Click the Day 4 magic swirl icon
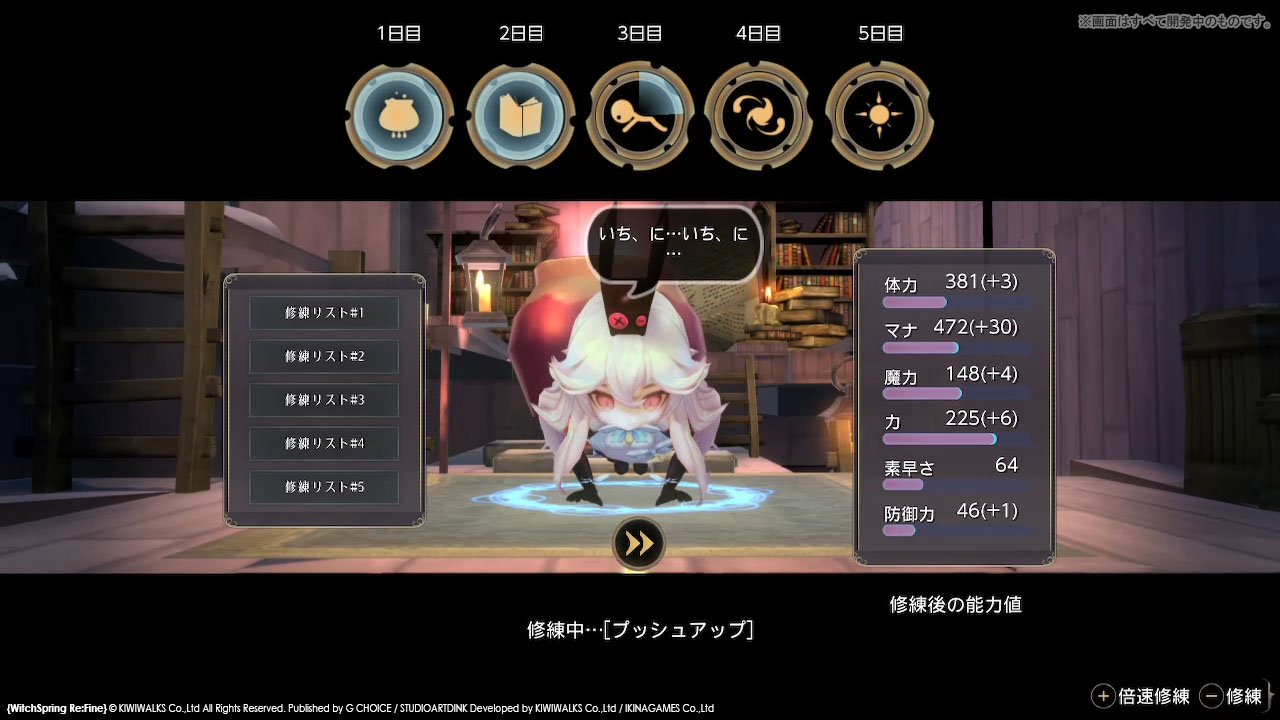1280x720 pixels. pyautogui.click(x=758, y=113)
